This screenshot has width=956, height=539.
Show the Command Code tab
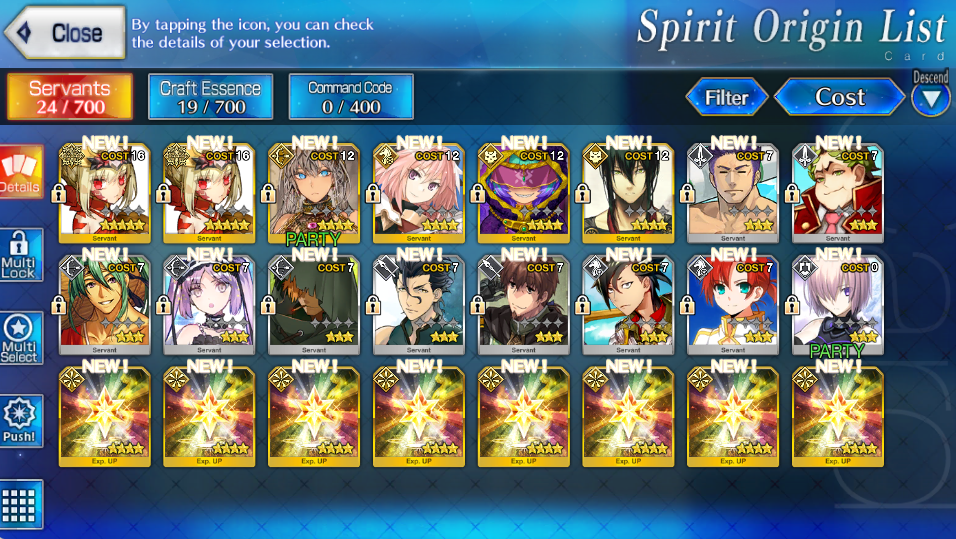tap(350, 97)
